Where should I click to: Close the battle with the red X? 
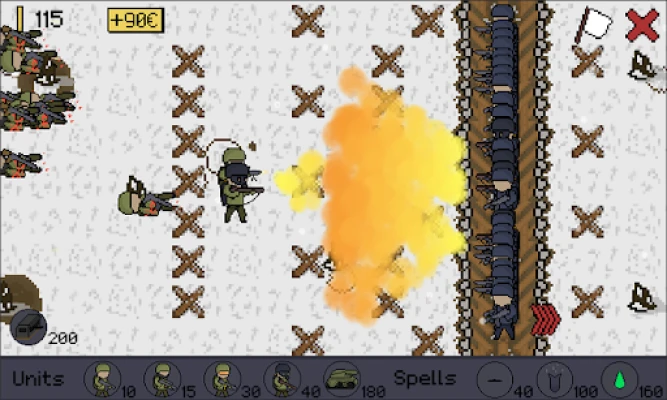coord(642,24)
